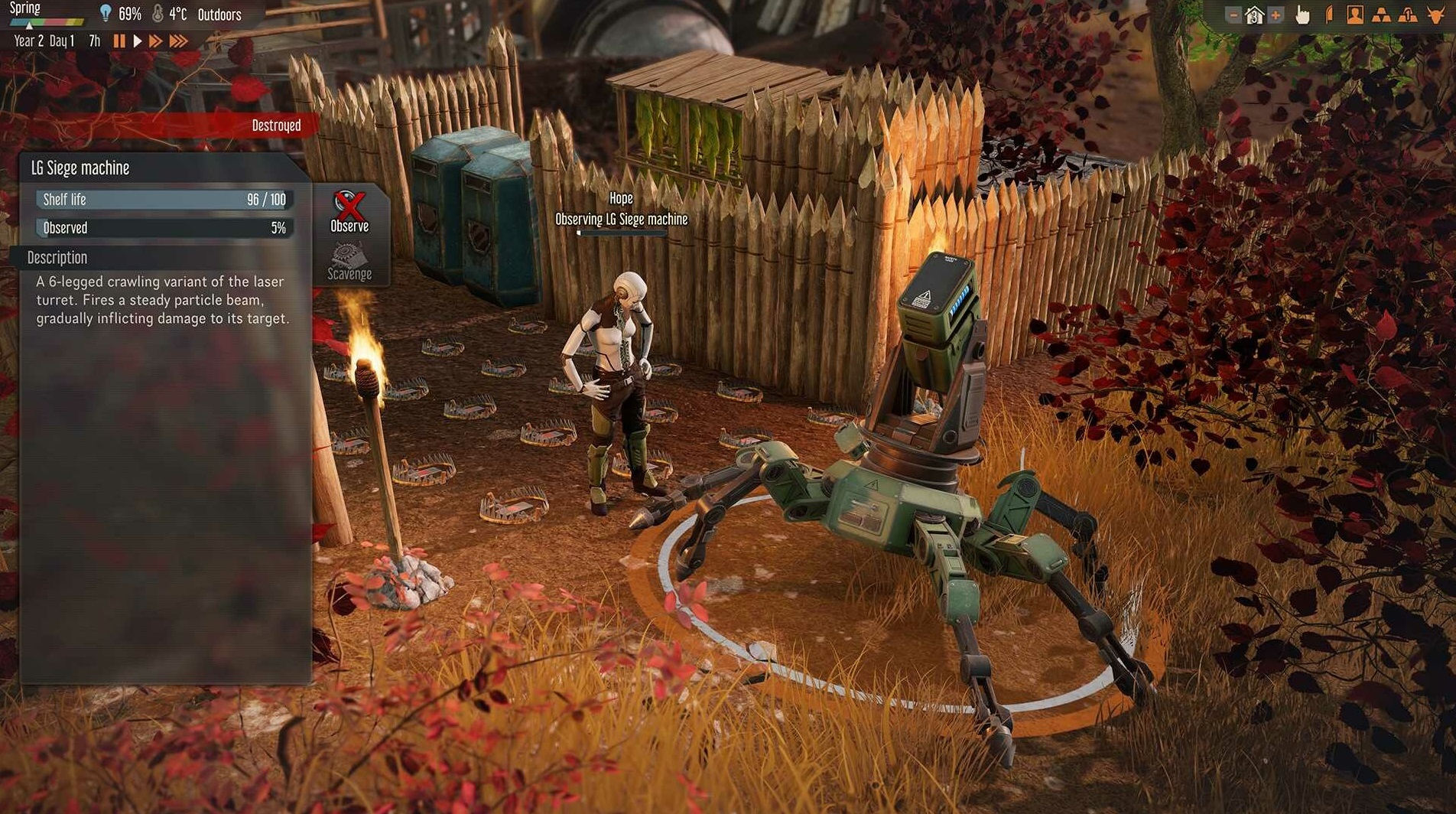Pause the game clock
The height and width of the screenshot is (814, 1456).
119,42
